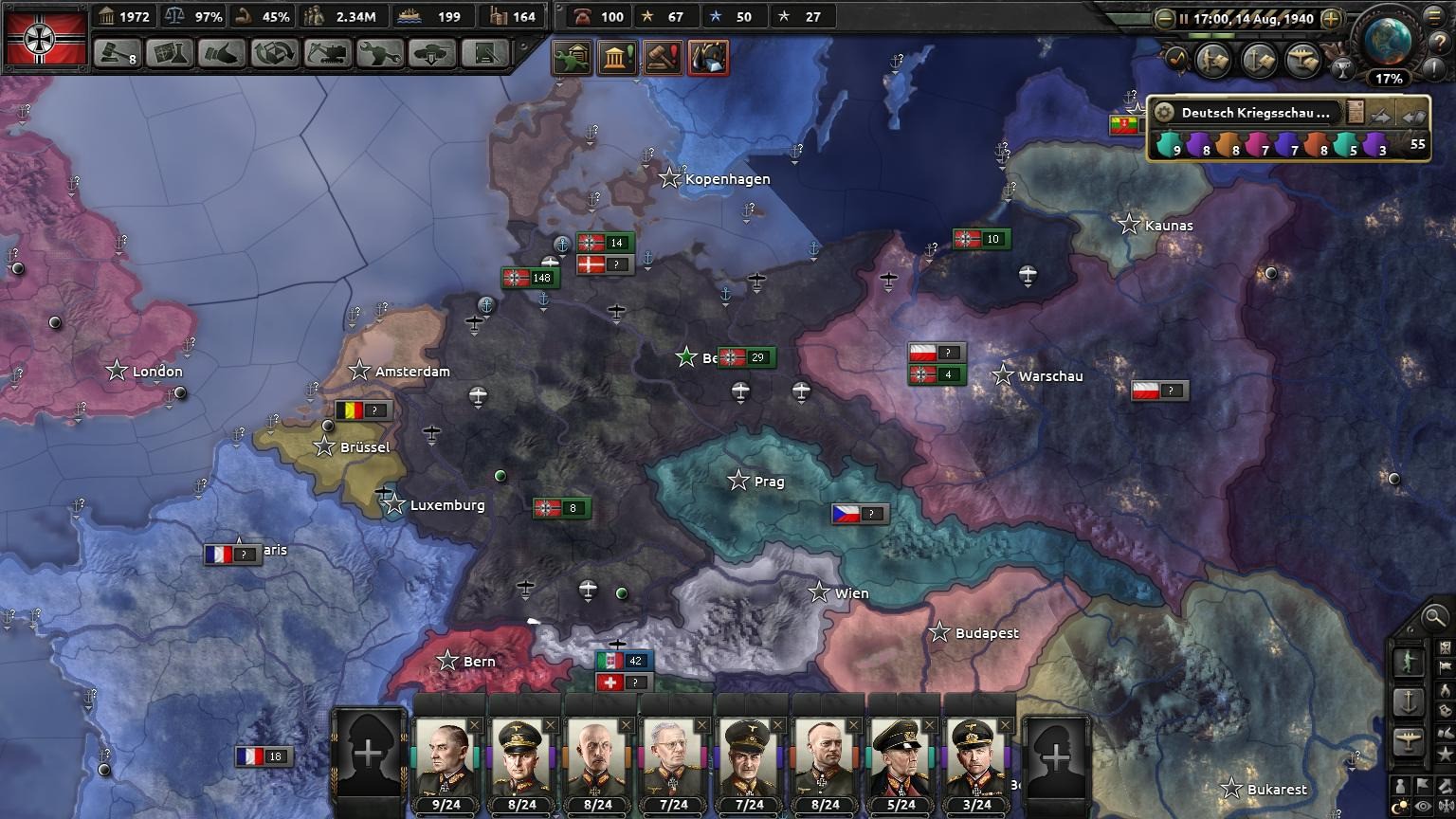The width and height of the screenshot is (1456, 819).
Task: Open help with the question mark button
Action: click(x=1437, y=41)
